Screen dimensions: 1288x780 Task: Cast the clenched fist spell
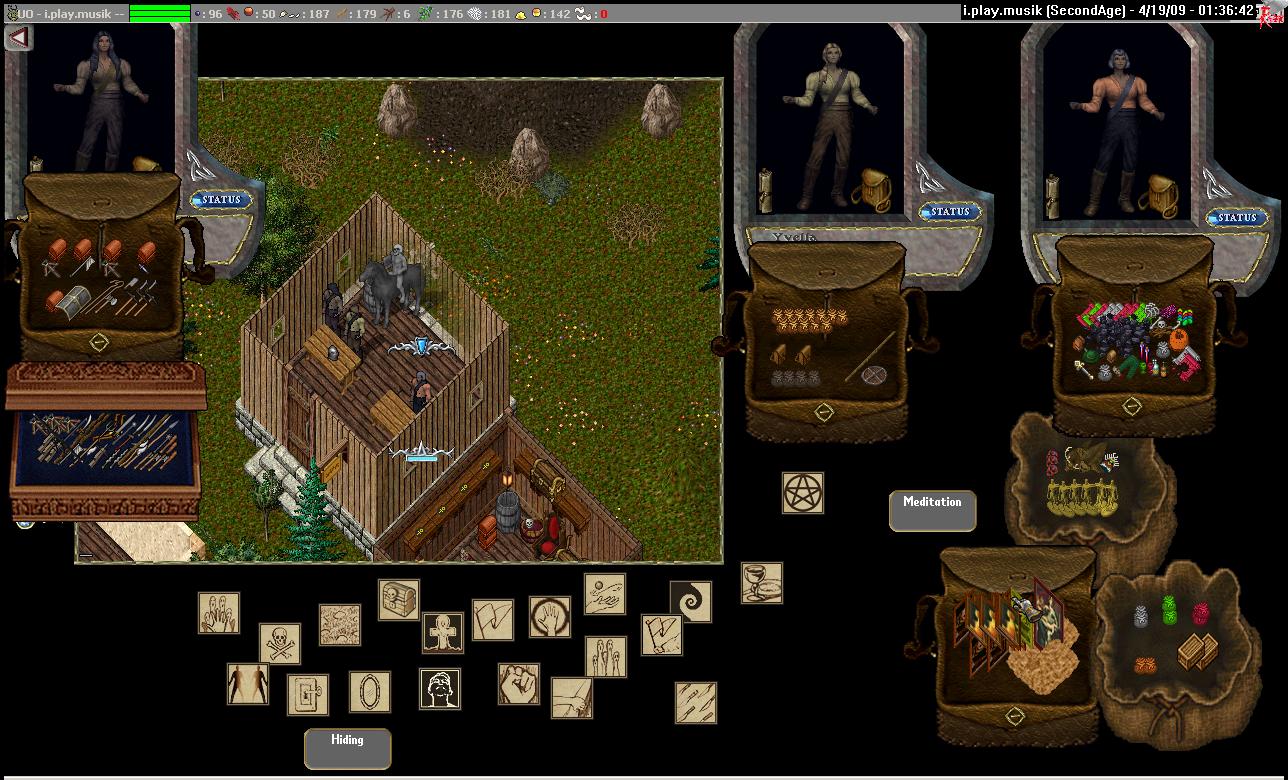click(x=519, y=684)
